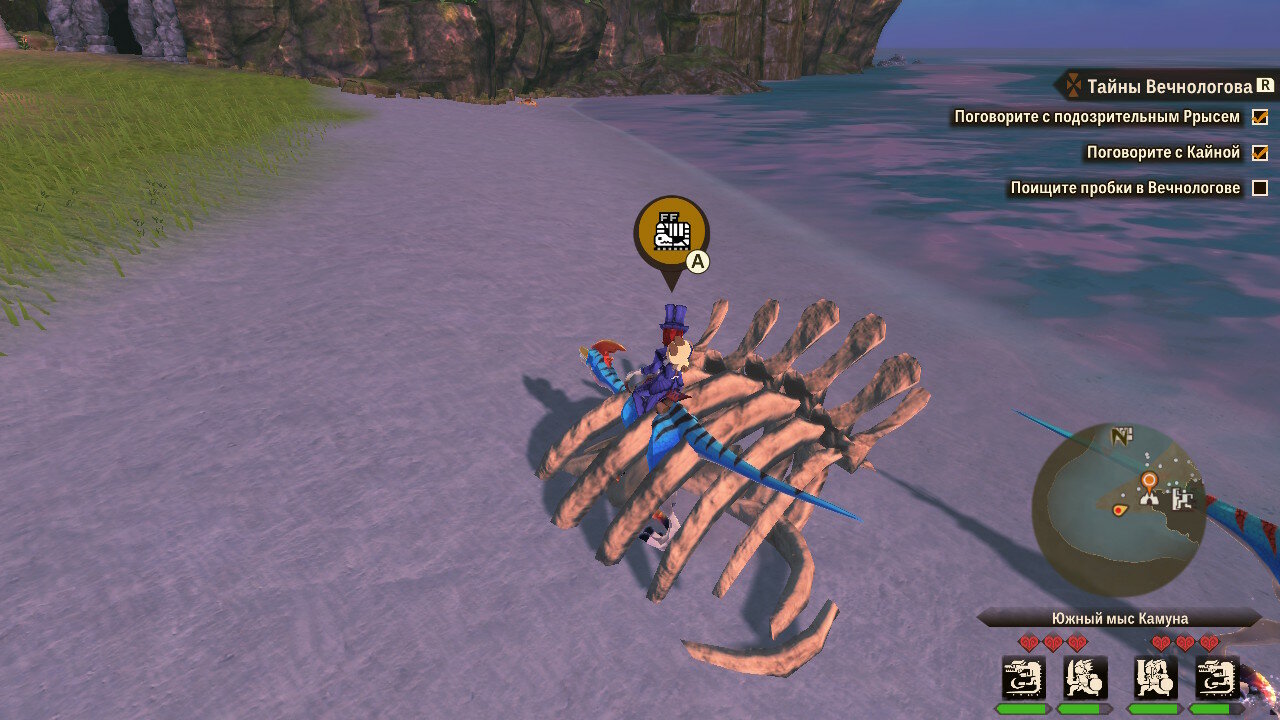This screenshot has height=720, width=1280.
Task: Open the Тайны Вечнологова quest tracker
Action: pos(1168,86)
